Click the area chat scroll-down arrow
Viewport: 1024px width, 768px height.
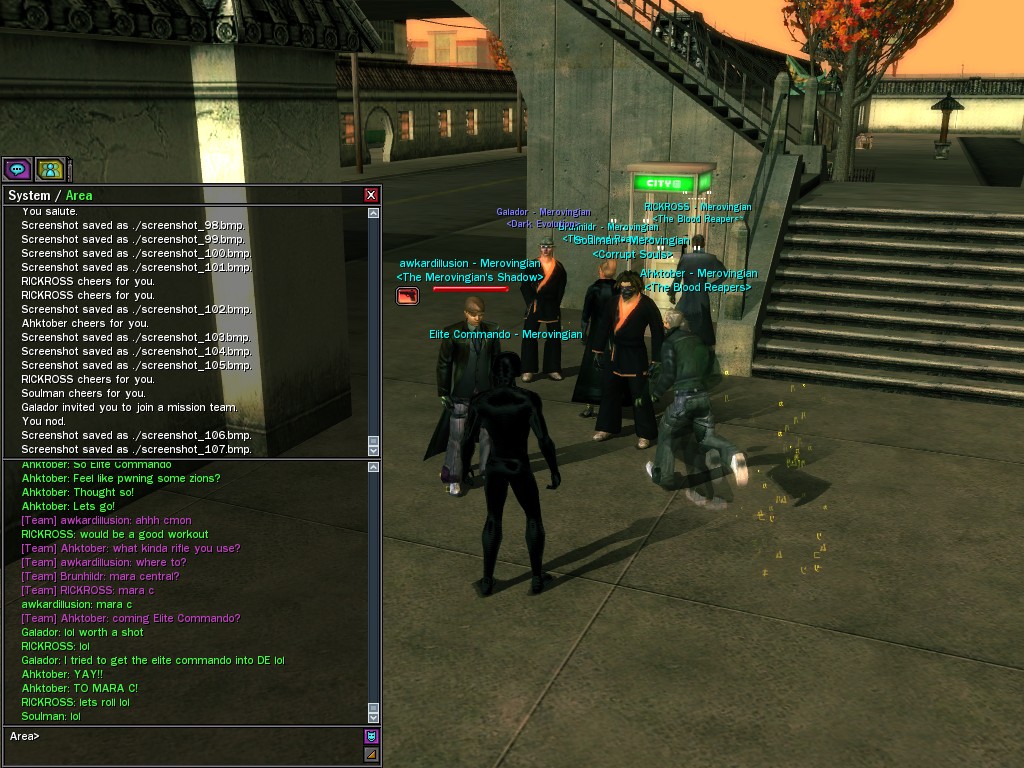(373, 716)
